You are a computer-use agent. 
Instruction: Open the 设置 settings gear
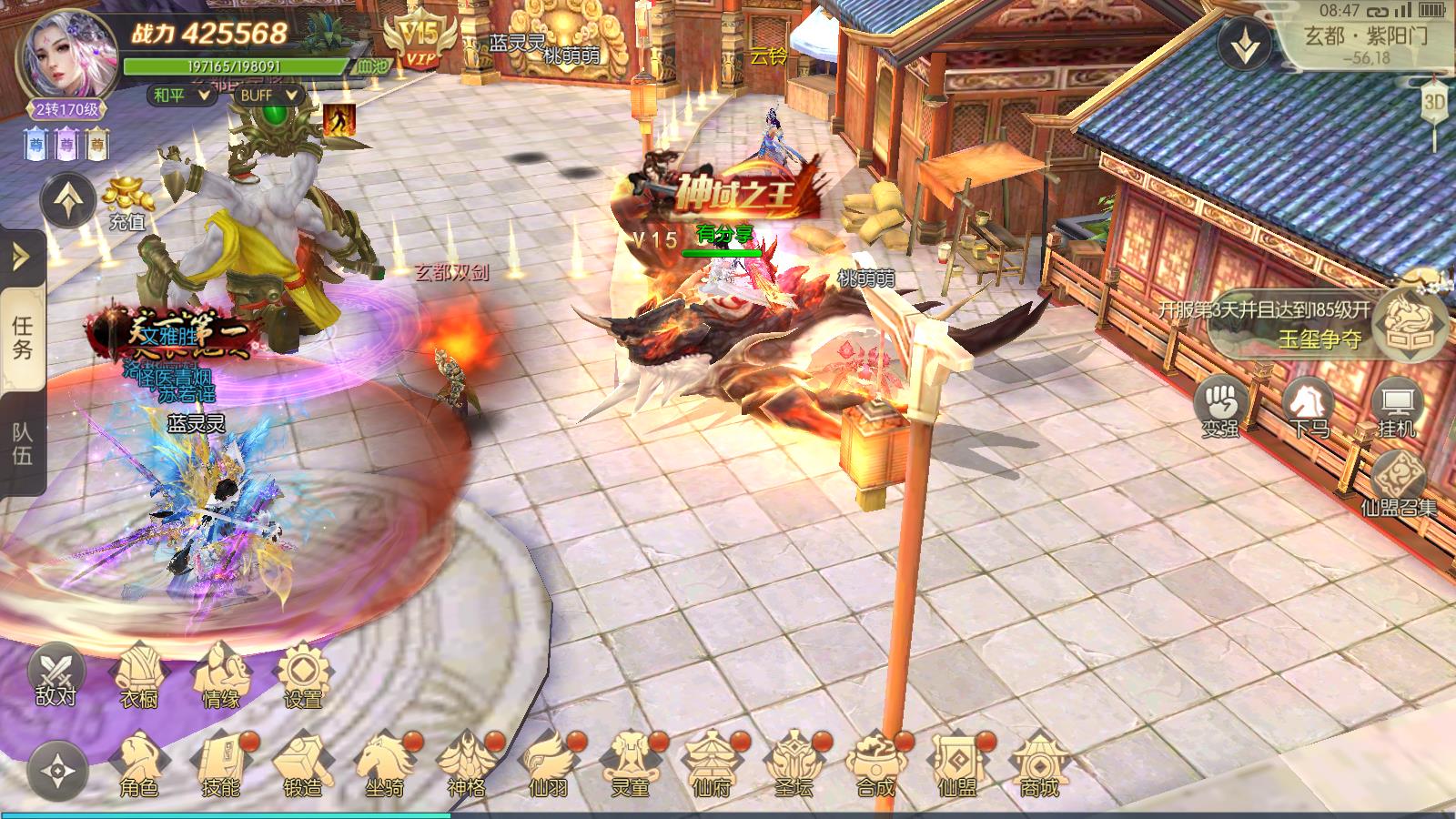(x=302, y=676)
